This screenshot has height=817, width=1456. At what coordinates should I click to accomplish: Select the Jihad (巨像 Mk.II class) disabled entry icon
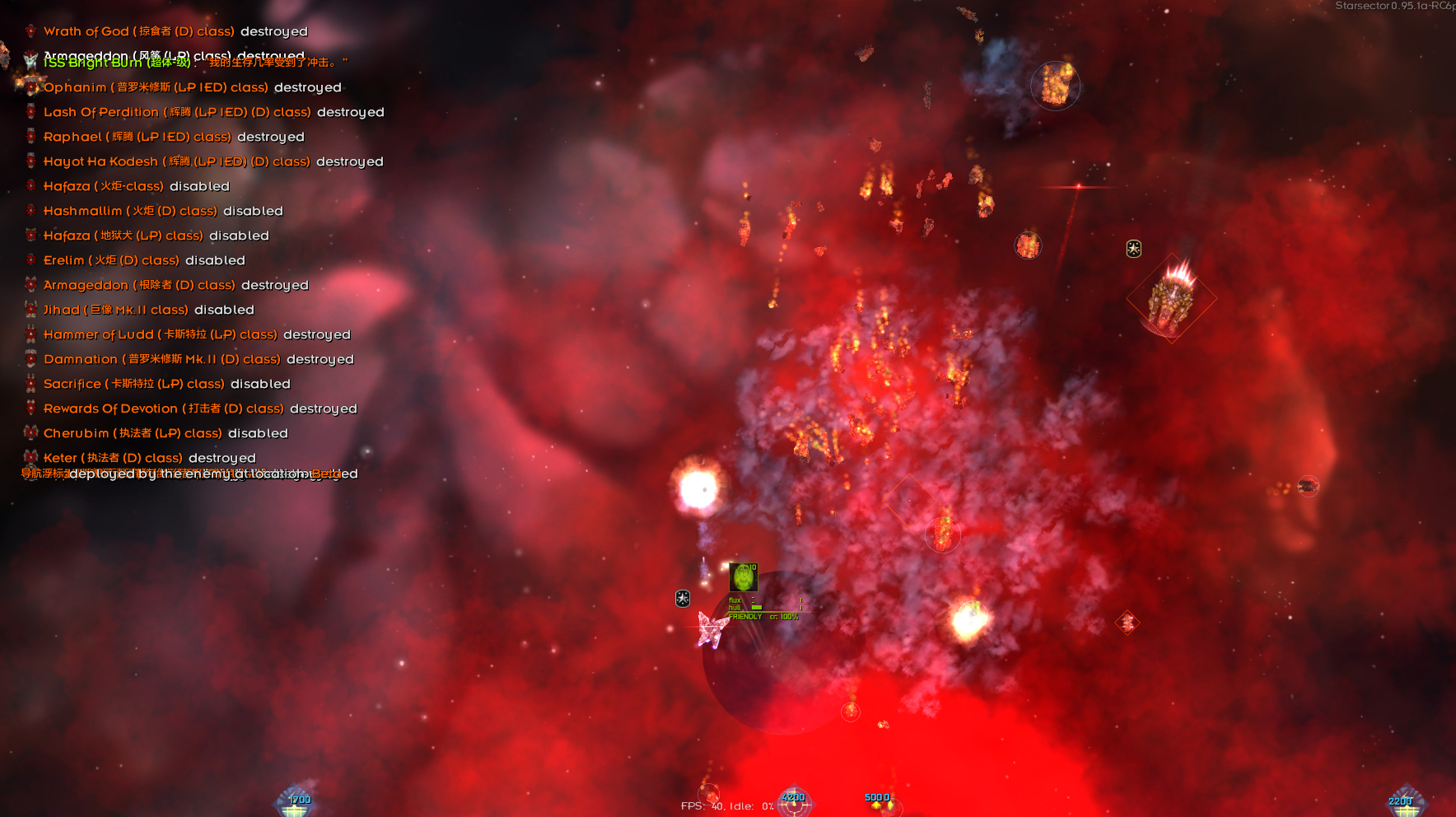tap(30, 309)
